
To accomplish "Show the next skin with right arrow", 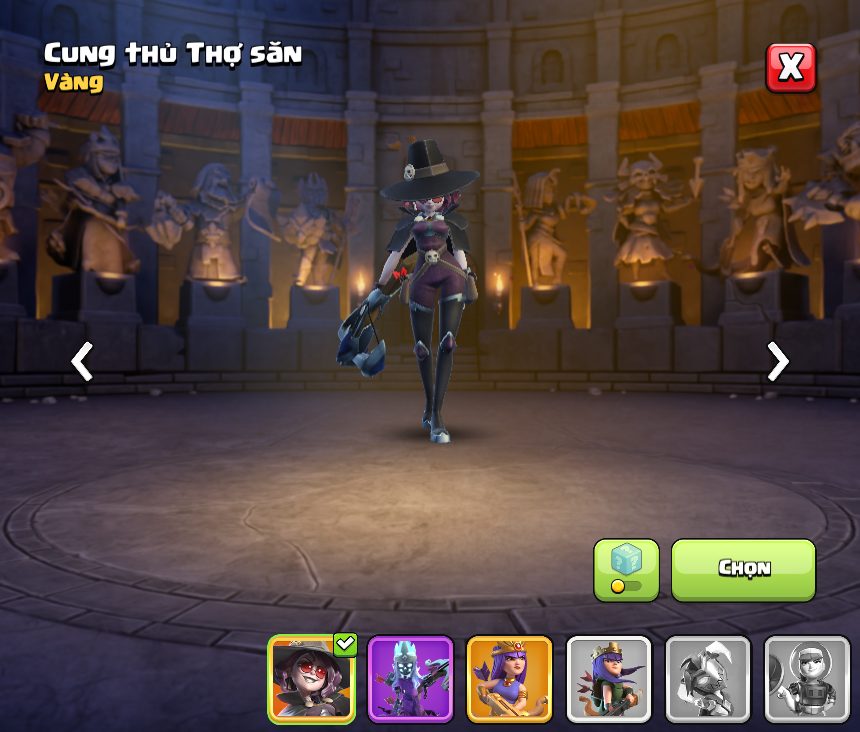I will pyautogui.click(x=777, y=361).
